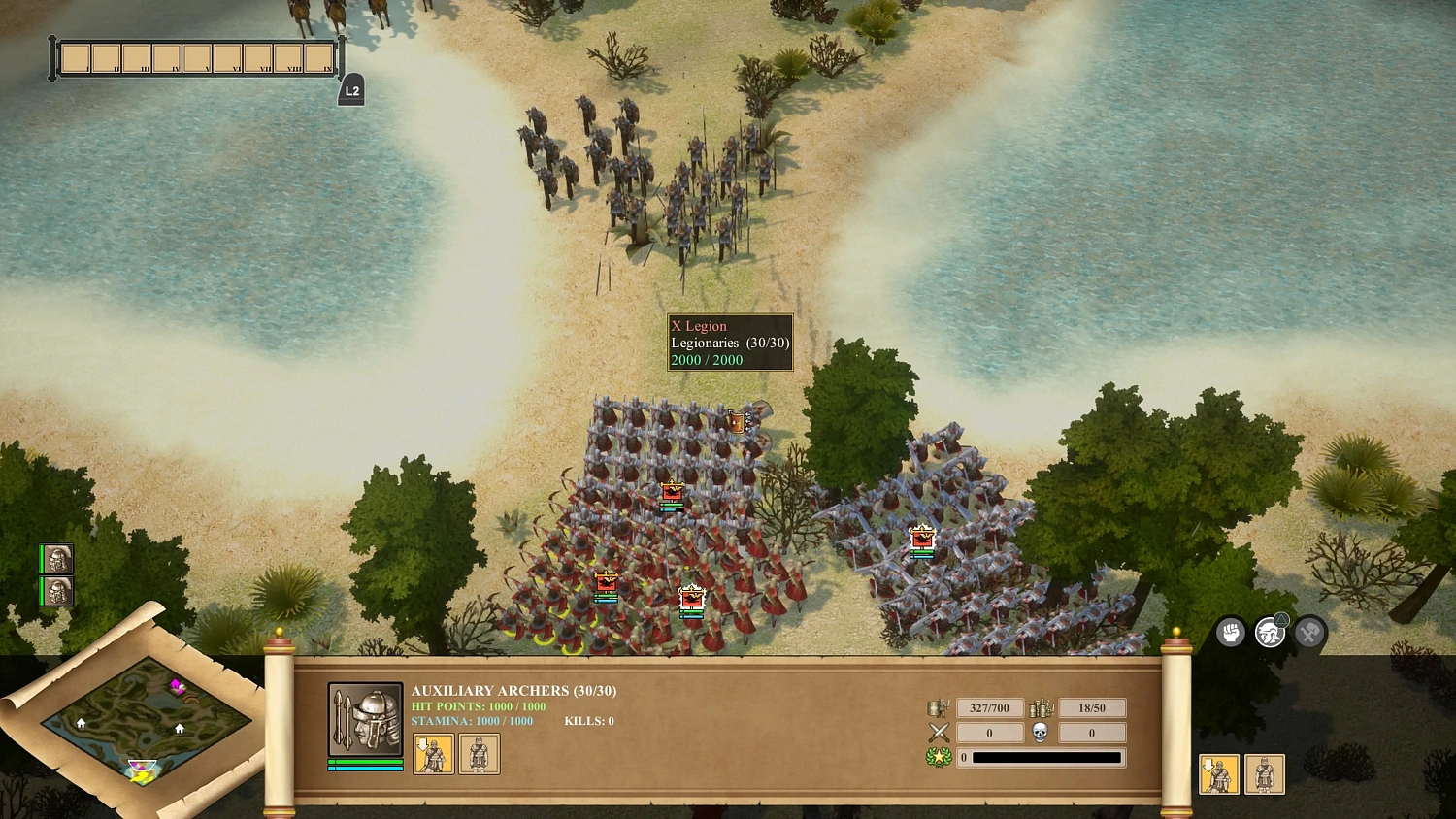The image size is (1456, 819).
Task: Toggle the standing soldier stance button
Action: pyautogui.click(x=478, y=754)
